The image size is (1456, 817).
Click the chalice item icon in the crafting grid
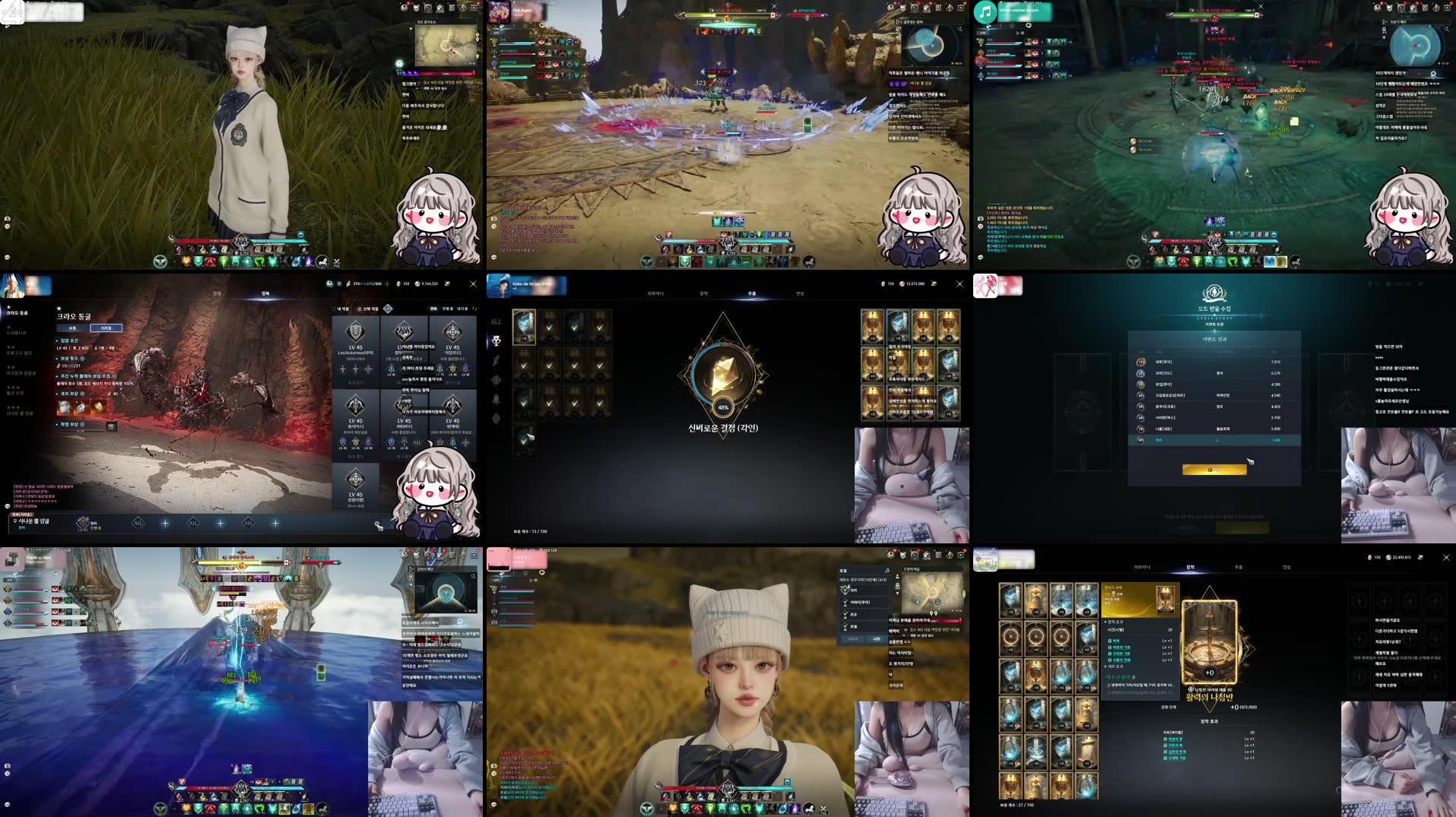tap(1011, 784)
